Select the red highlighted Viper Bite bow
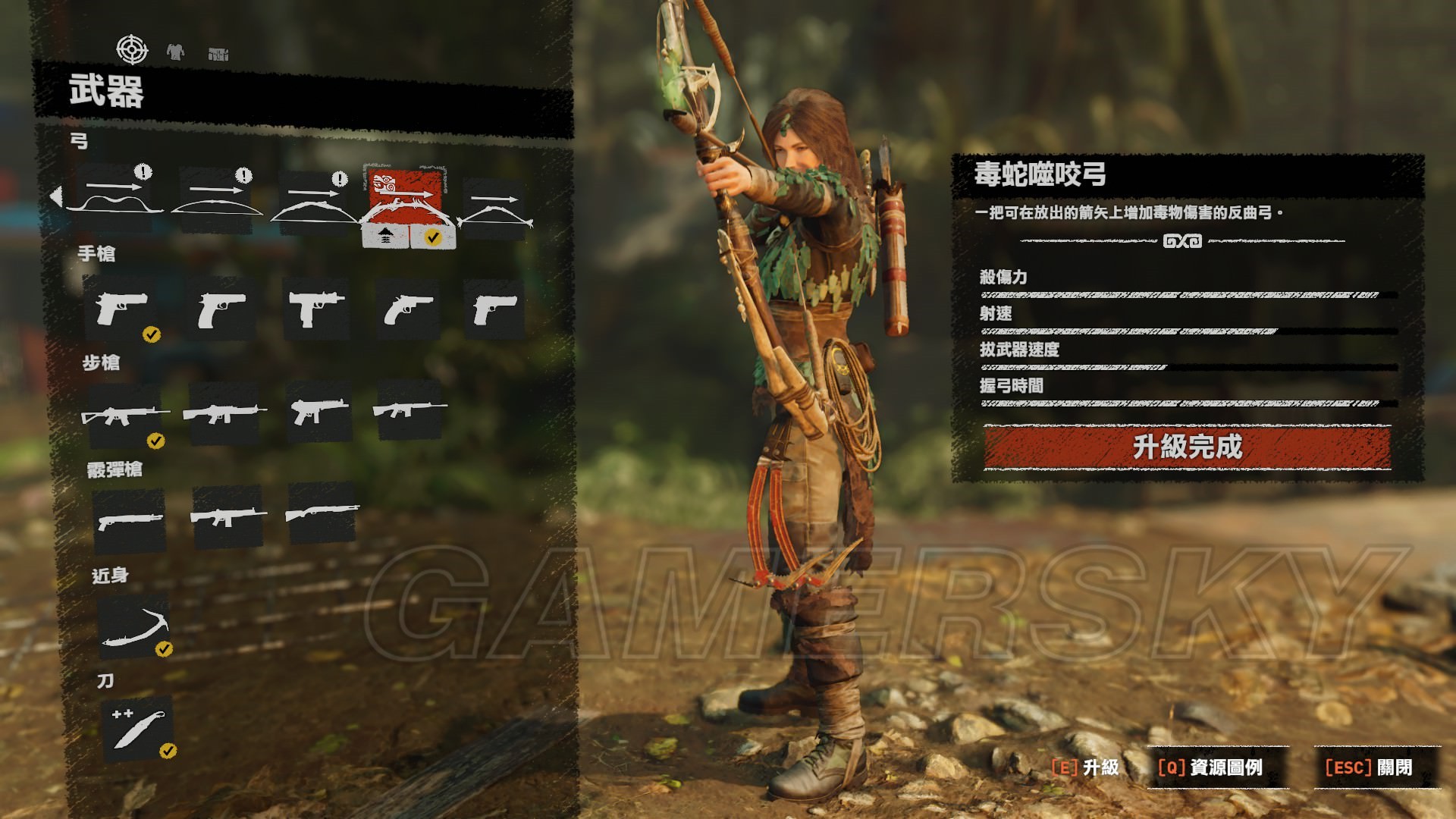The width and height of the screenshot is (1456, 819). point(404,196)
